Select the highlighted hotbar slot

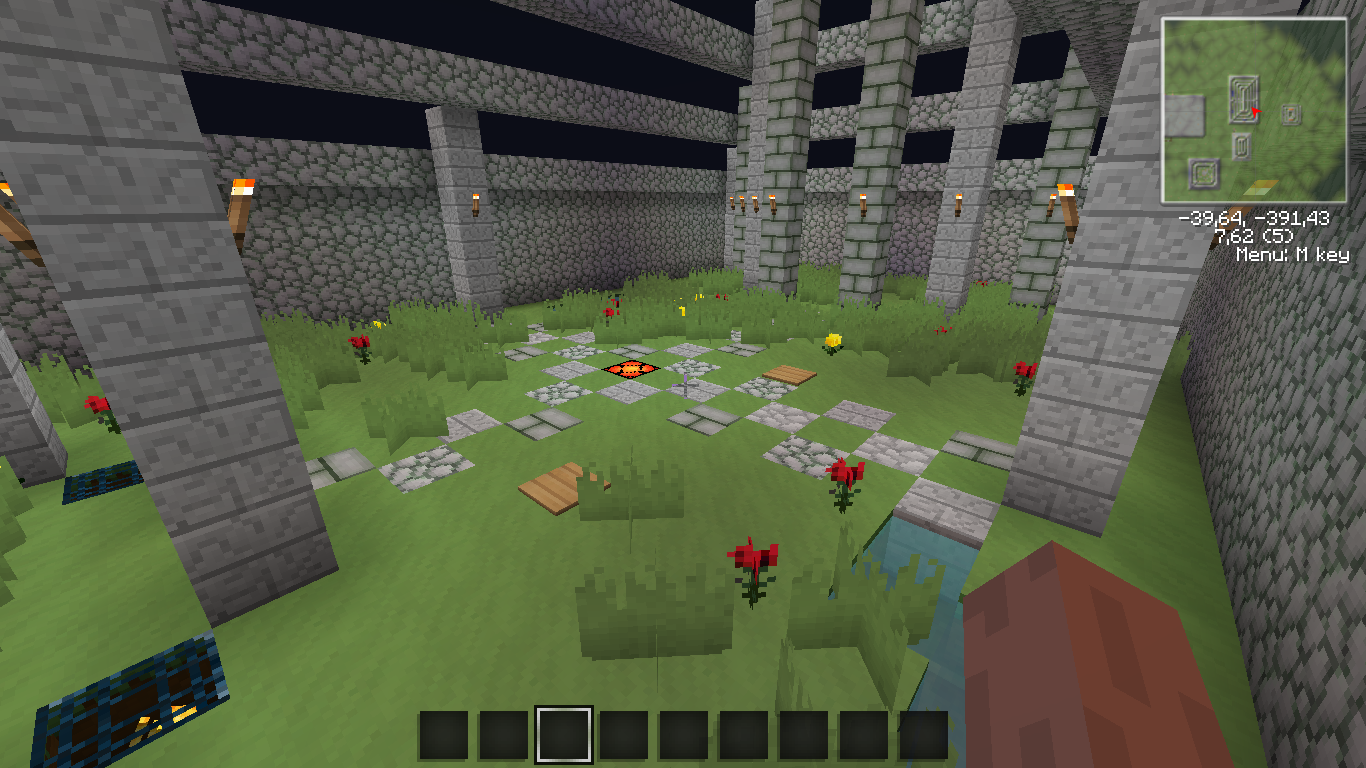pos(564,735)
